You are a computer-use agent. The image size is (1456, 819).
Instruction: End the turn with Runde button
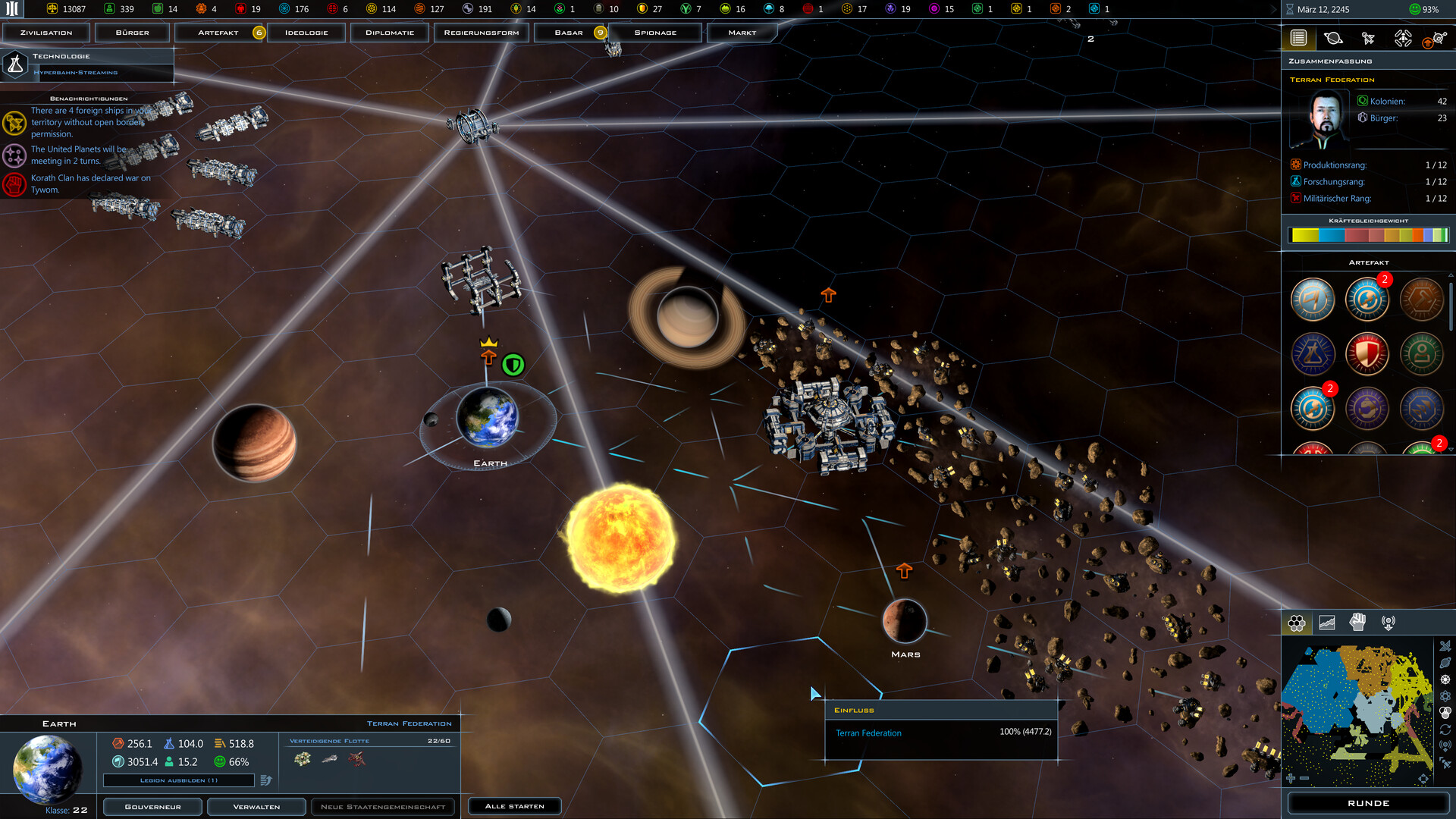[1368, 803]
